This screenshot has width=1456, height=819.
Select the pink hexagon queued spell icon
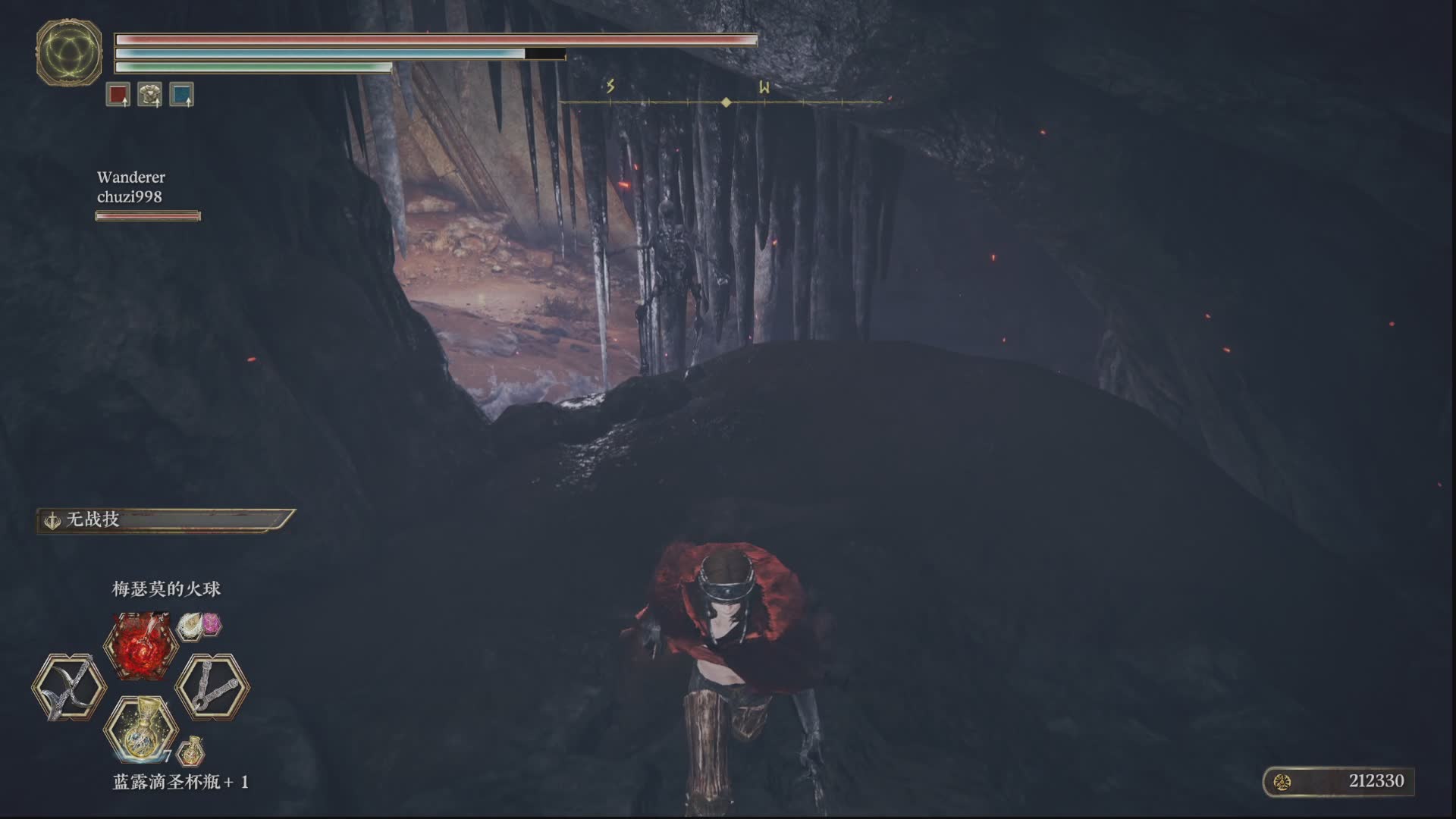coord(210,624)
